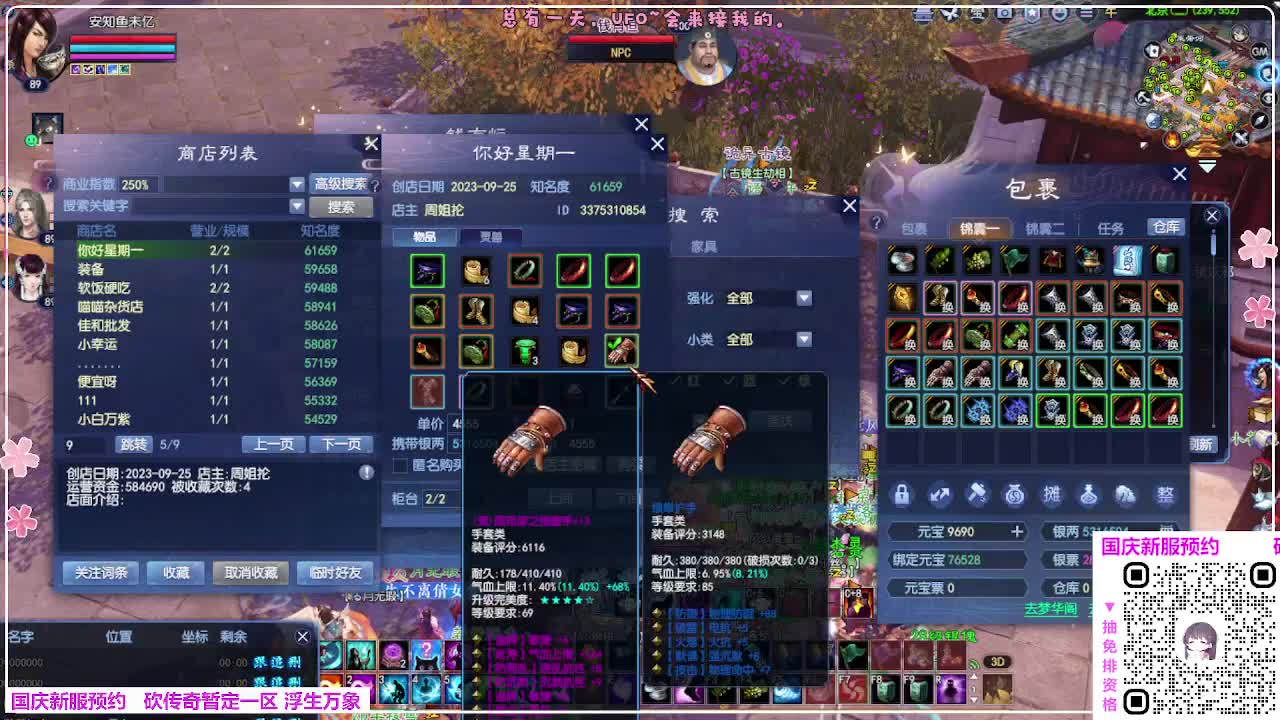Click the 整 sort icon to tidy the inventory
1280x720 pixels.
click(x=1164, y=493)
